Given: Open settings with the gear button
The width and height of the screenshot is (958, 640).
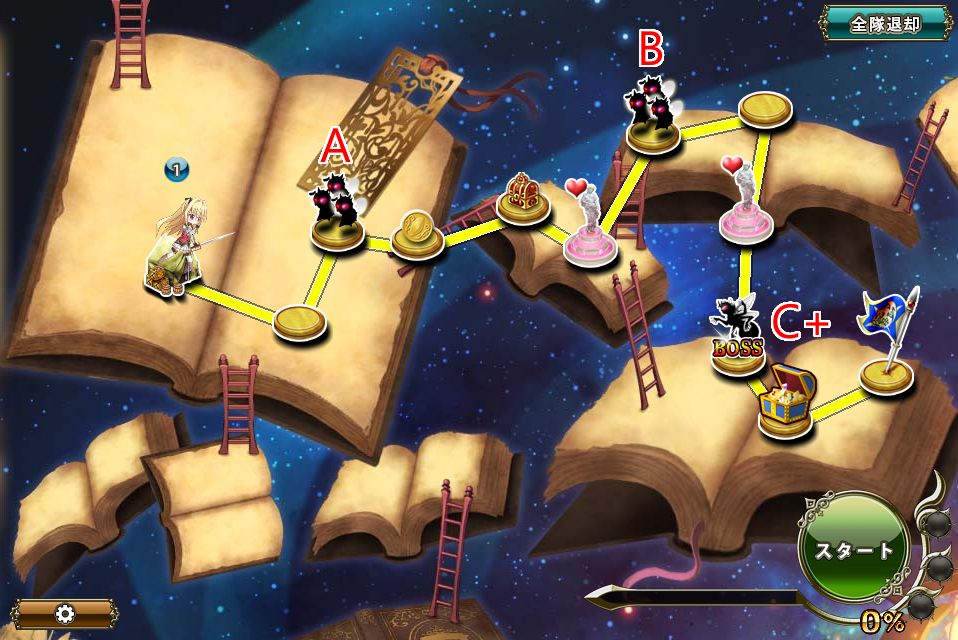Looking at the screenshot, I should pyautogui.click(x=66, y=613).
